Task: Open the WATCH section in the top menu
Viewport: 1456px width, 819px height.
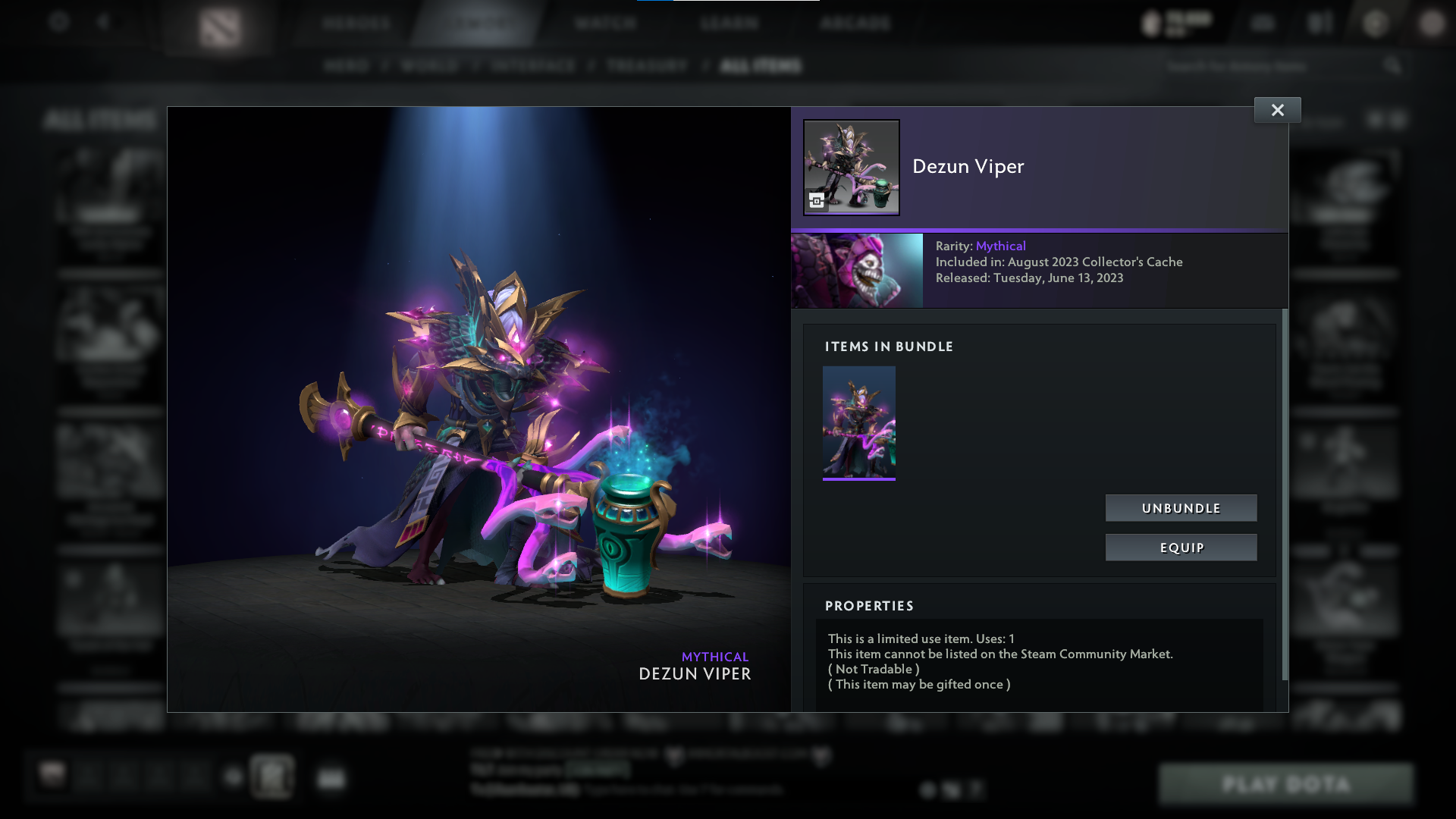Action: click(x=605, y=24)
